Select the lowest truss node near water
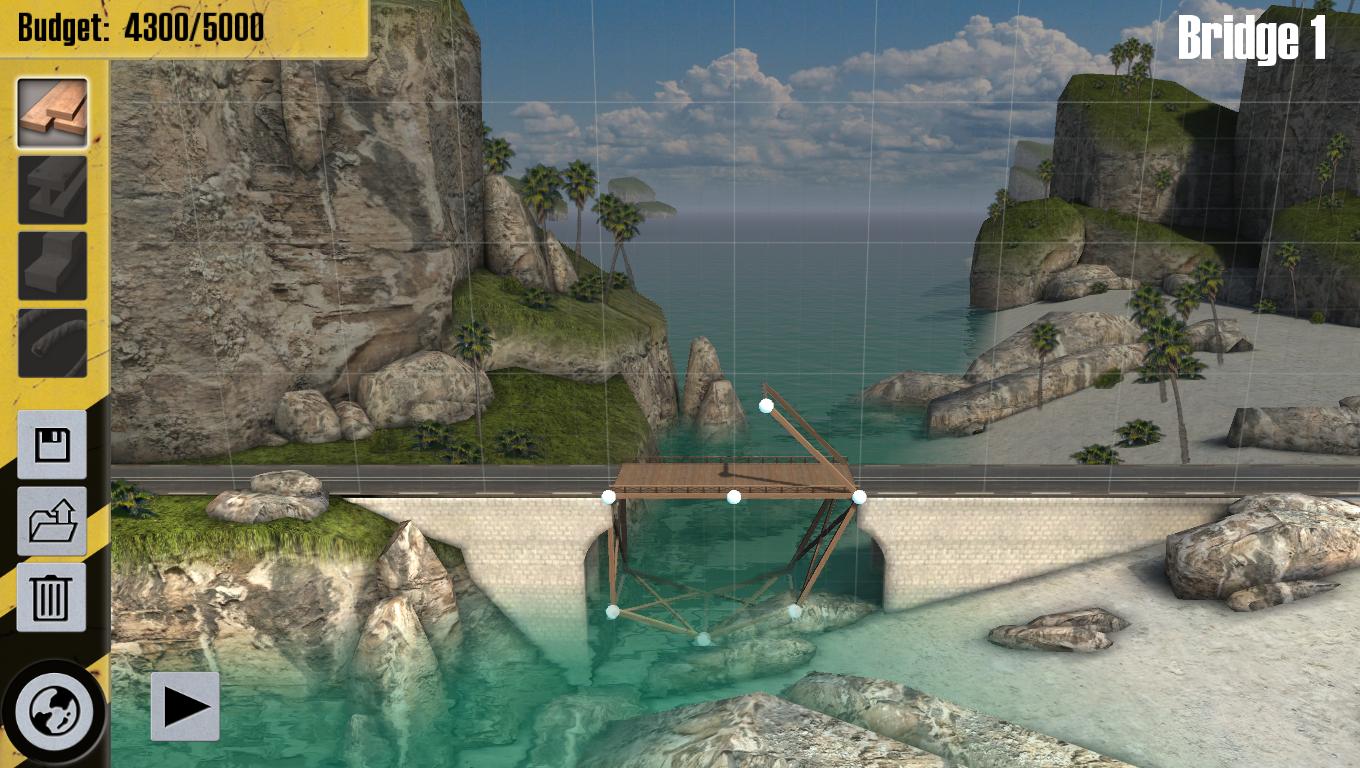Screen dimensions: 1360x768 [x=706, y=637]
